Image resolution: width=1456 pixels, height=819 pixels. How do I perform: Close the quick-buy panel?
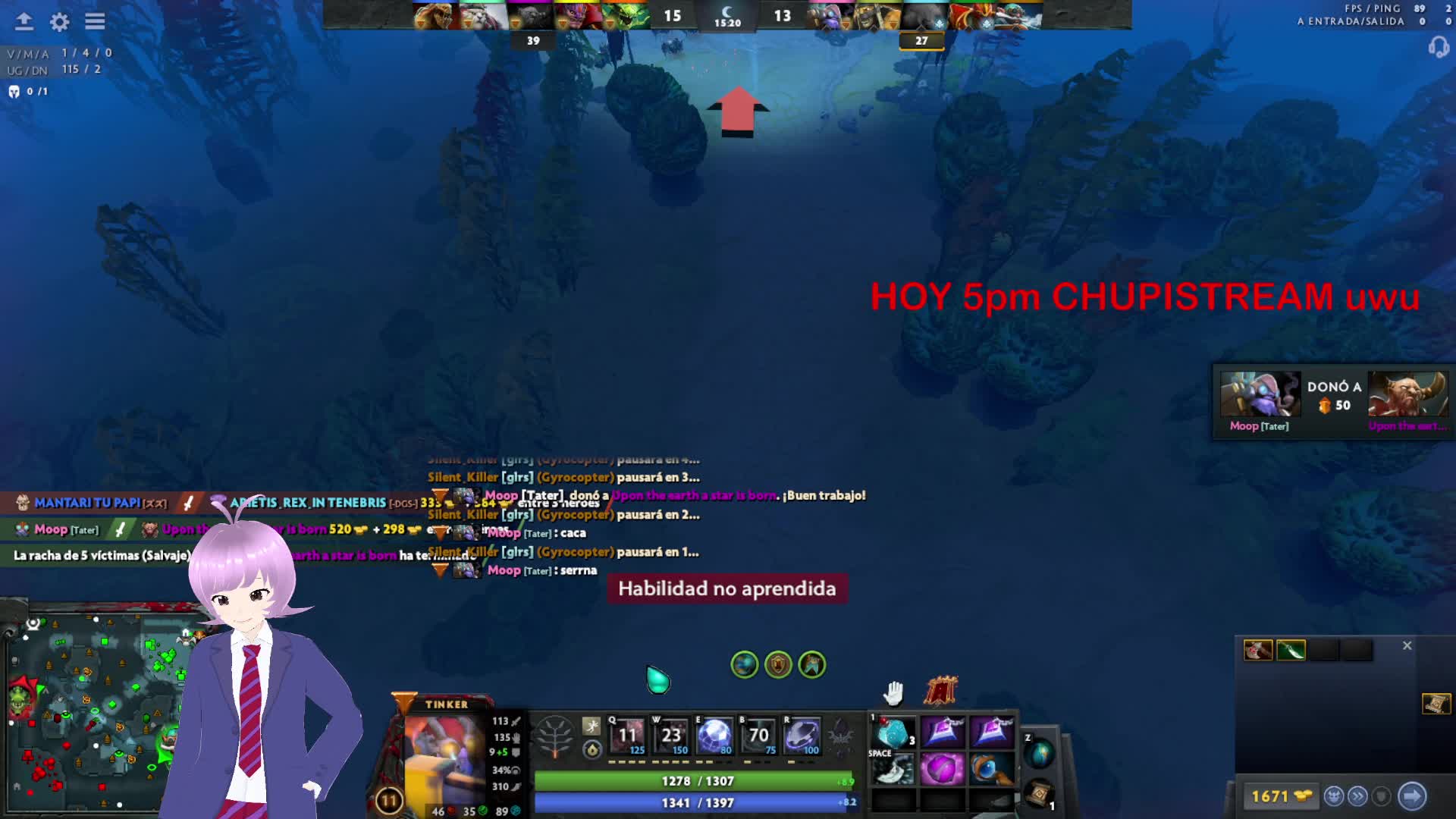[1407, 645]
